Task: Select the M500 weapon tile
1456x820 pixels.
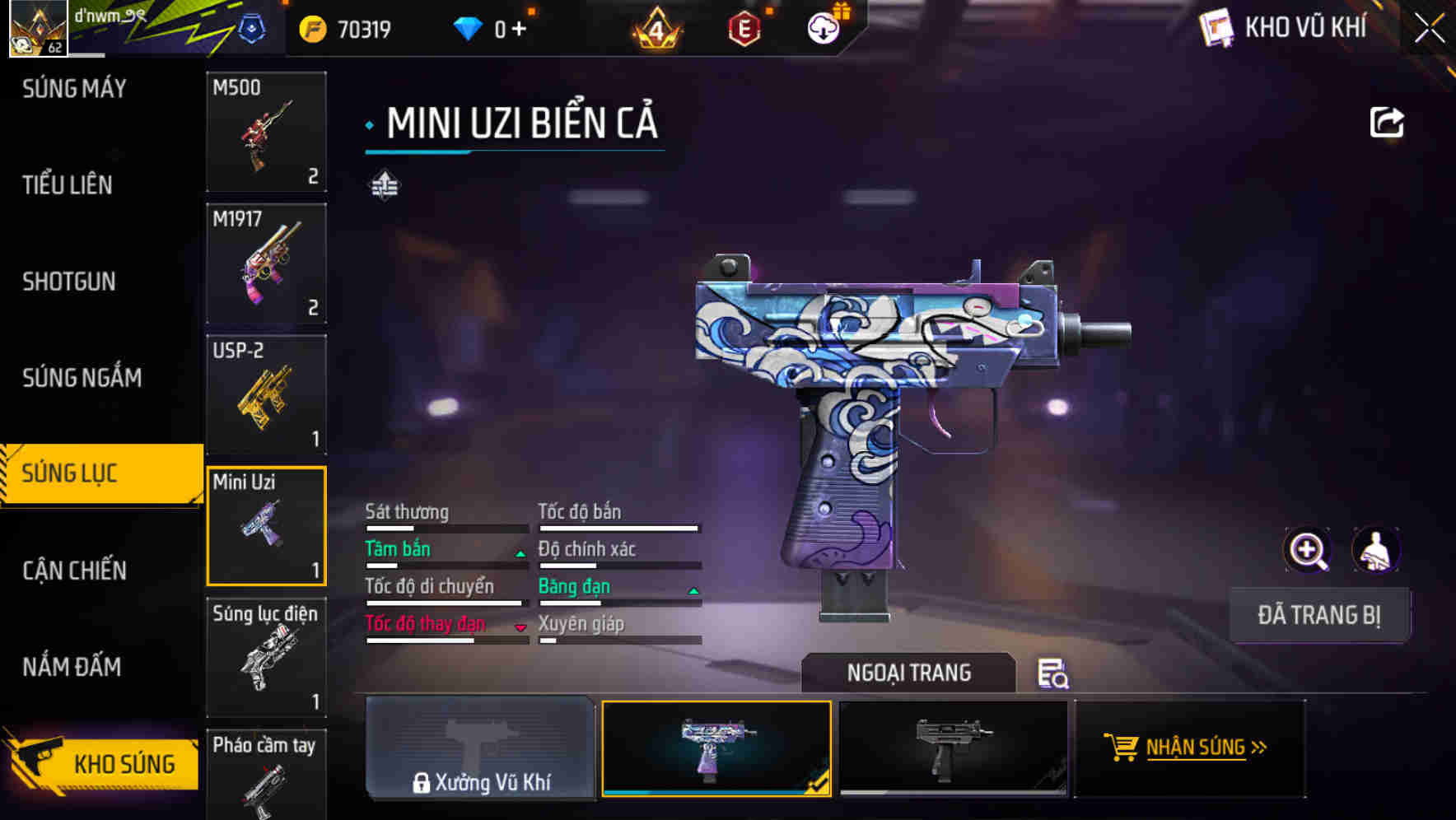Action: pyautogui.click(x=266, y=132)
